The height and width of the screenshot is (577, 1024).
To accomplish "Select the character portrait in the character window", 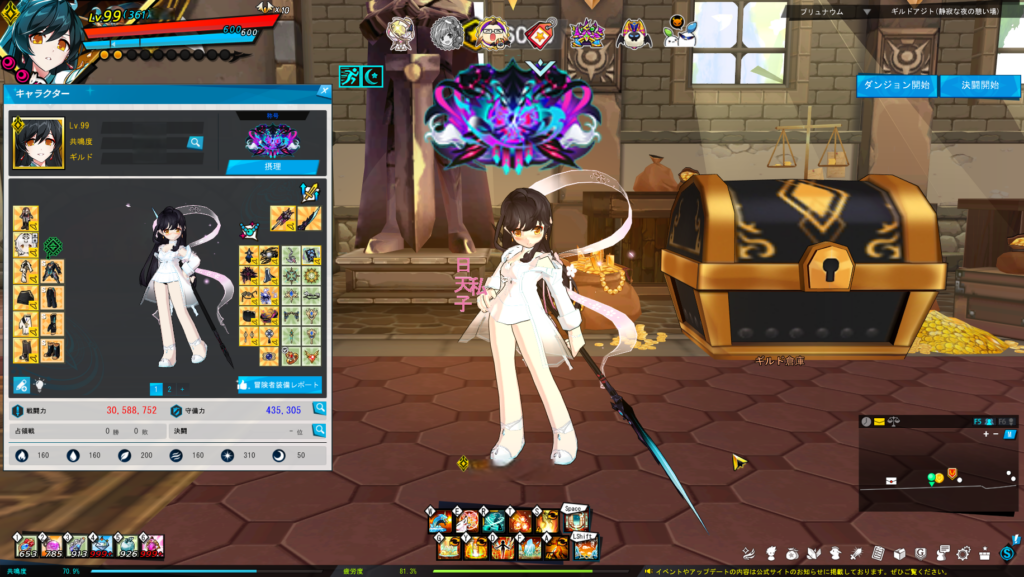I will [32, 144].
